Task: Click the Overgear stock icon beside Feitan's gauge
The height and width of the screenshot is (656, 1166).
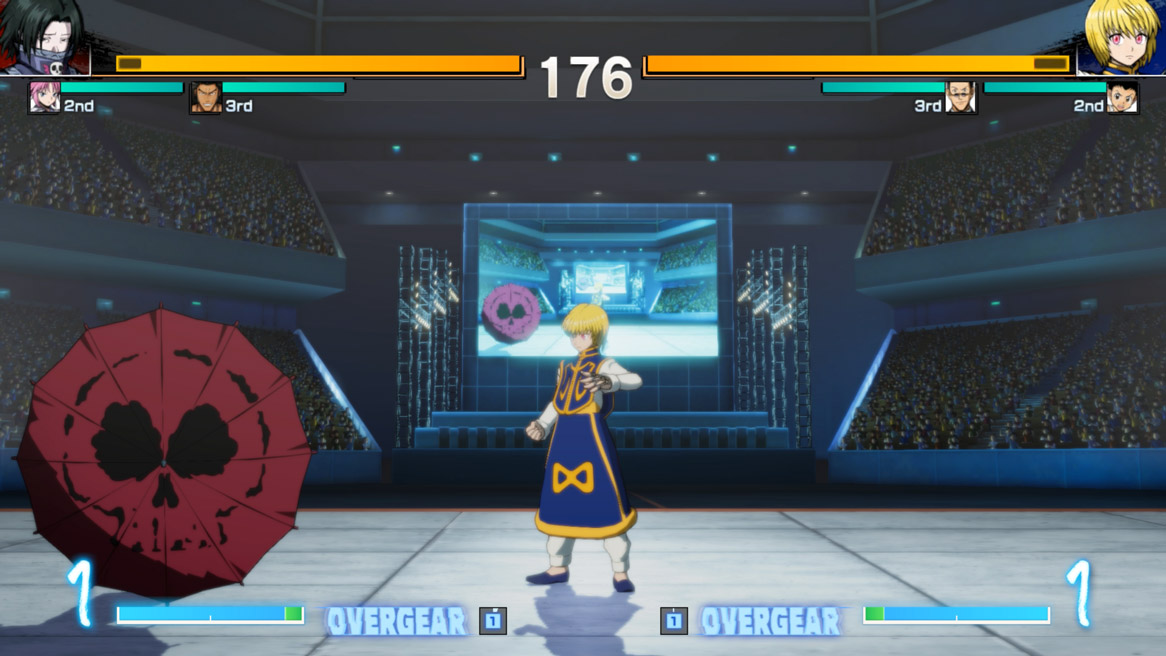Action: tap(493, 621)
